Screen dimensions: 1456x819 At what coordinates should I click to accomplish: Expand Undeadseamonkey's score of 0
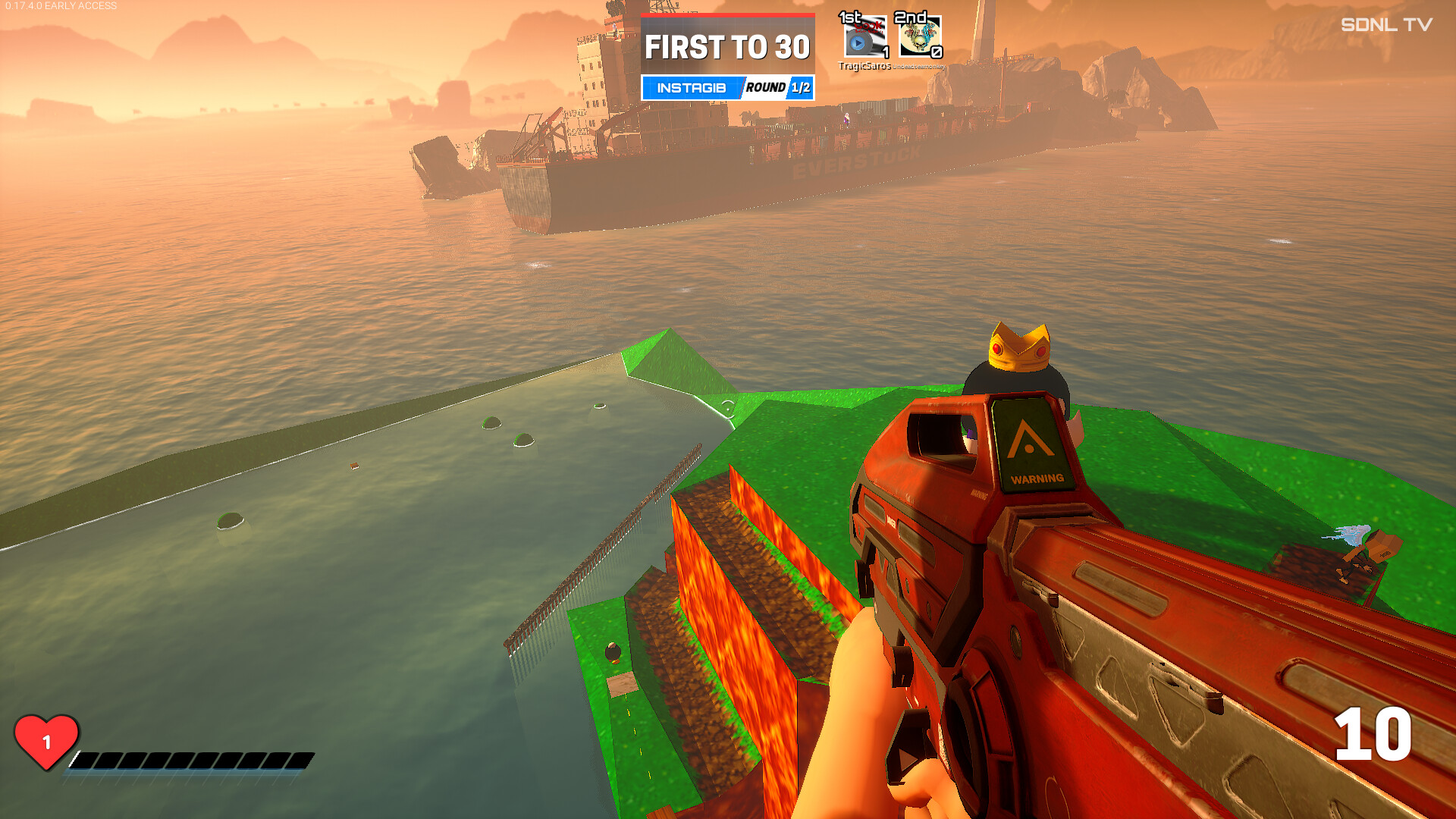click(938, 54)
